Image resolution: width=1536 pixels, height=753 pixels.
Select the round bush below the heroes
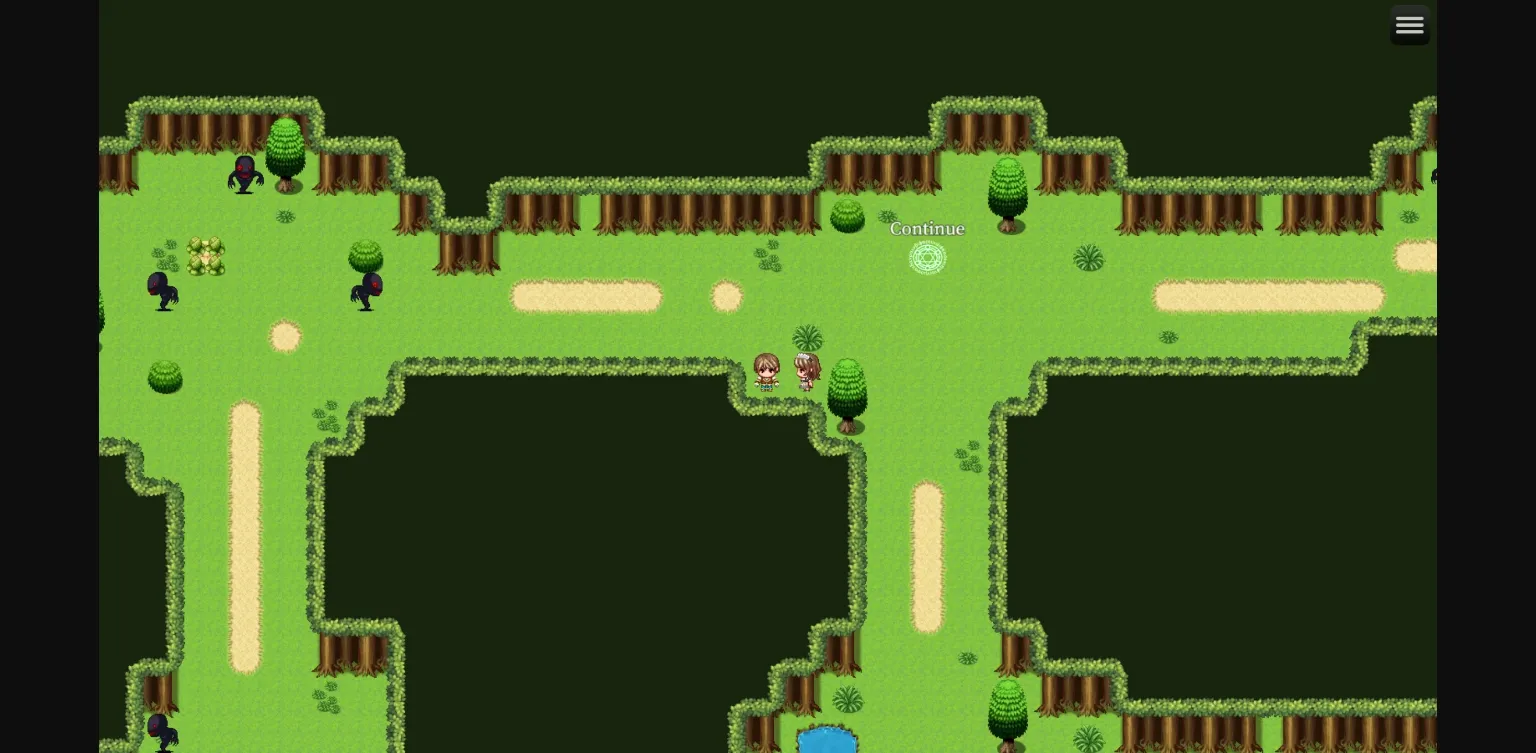(x=848, y=390)
